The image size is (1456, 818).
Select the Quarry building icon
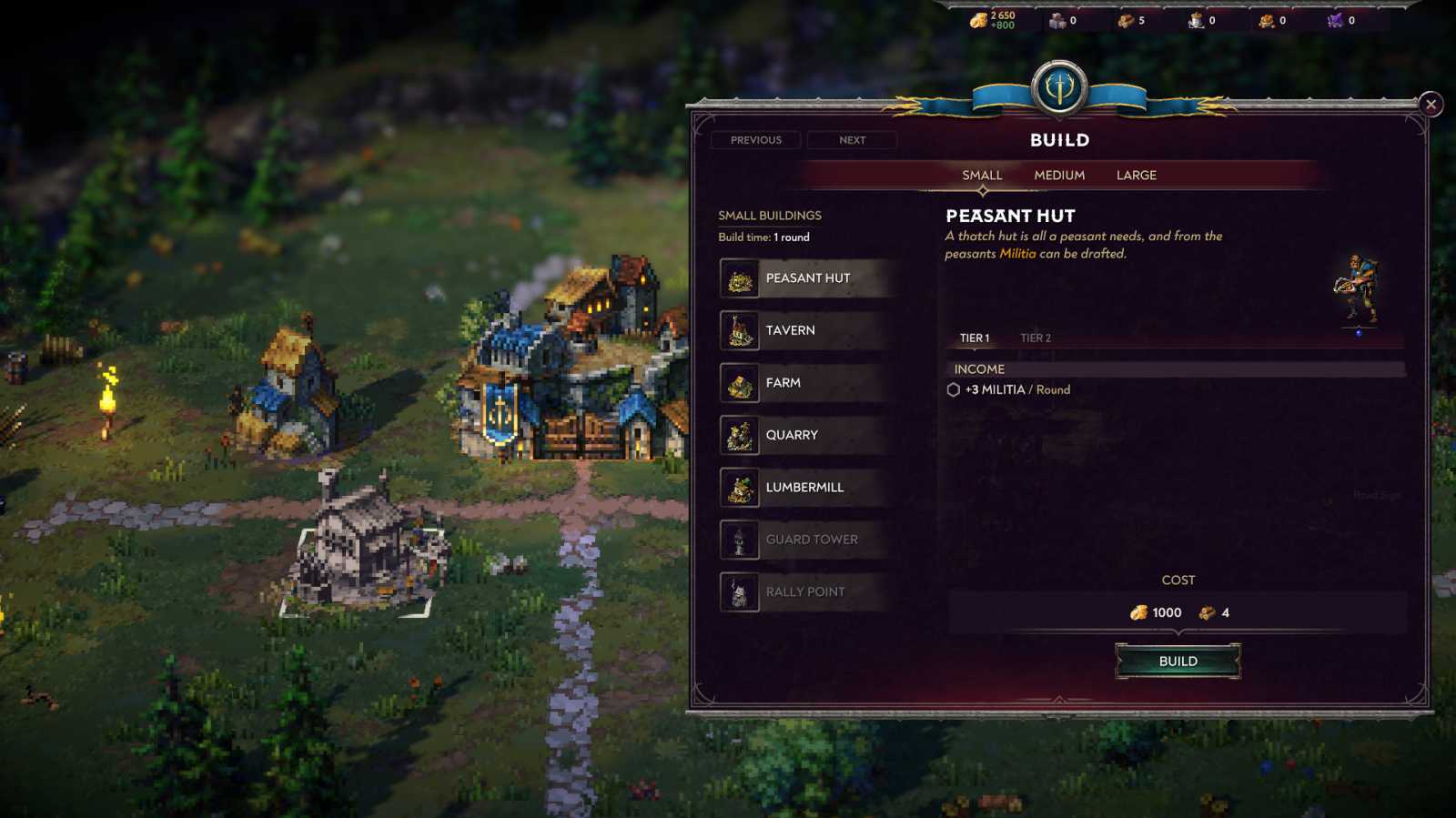[741, 435]
